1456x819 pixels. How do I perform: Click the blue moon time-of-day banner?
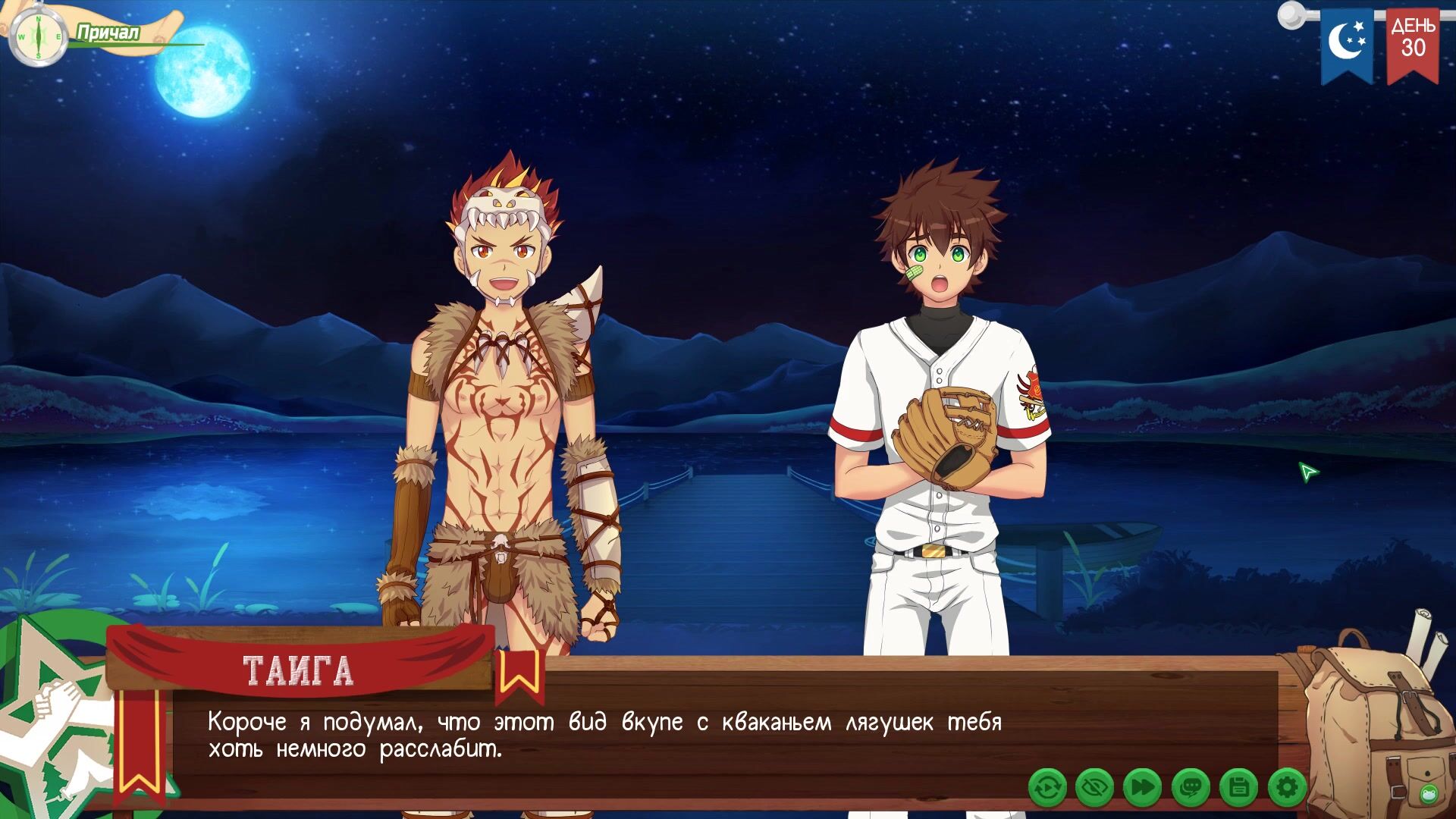[x=1347, y=44]
